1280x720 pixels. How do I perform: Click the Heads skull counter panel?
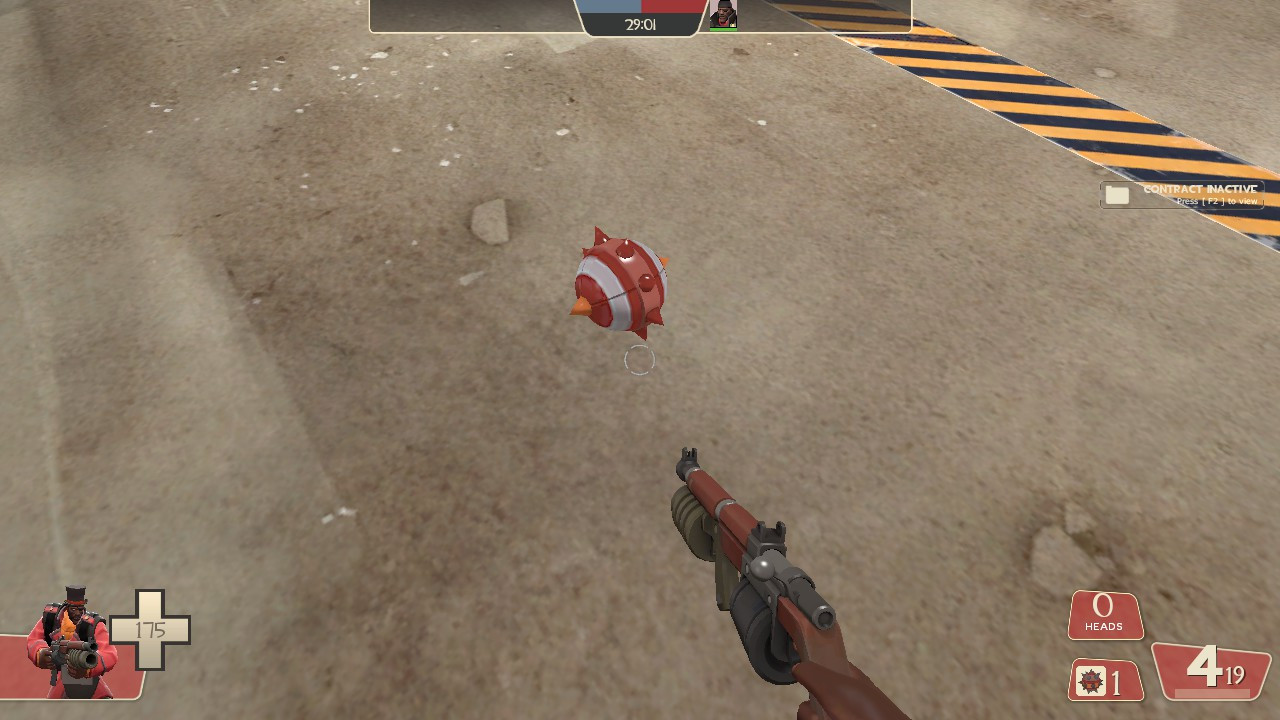tap(1105, 615)
